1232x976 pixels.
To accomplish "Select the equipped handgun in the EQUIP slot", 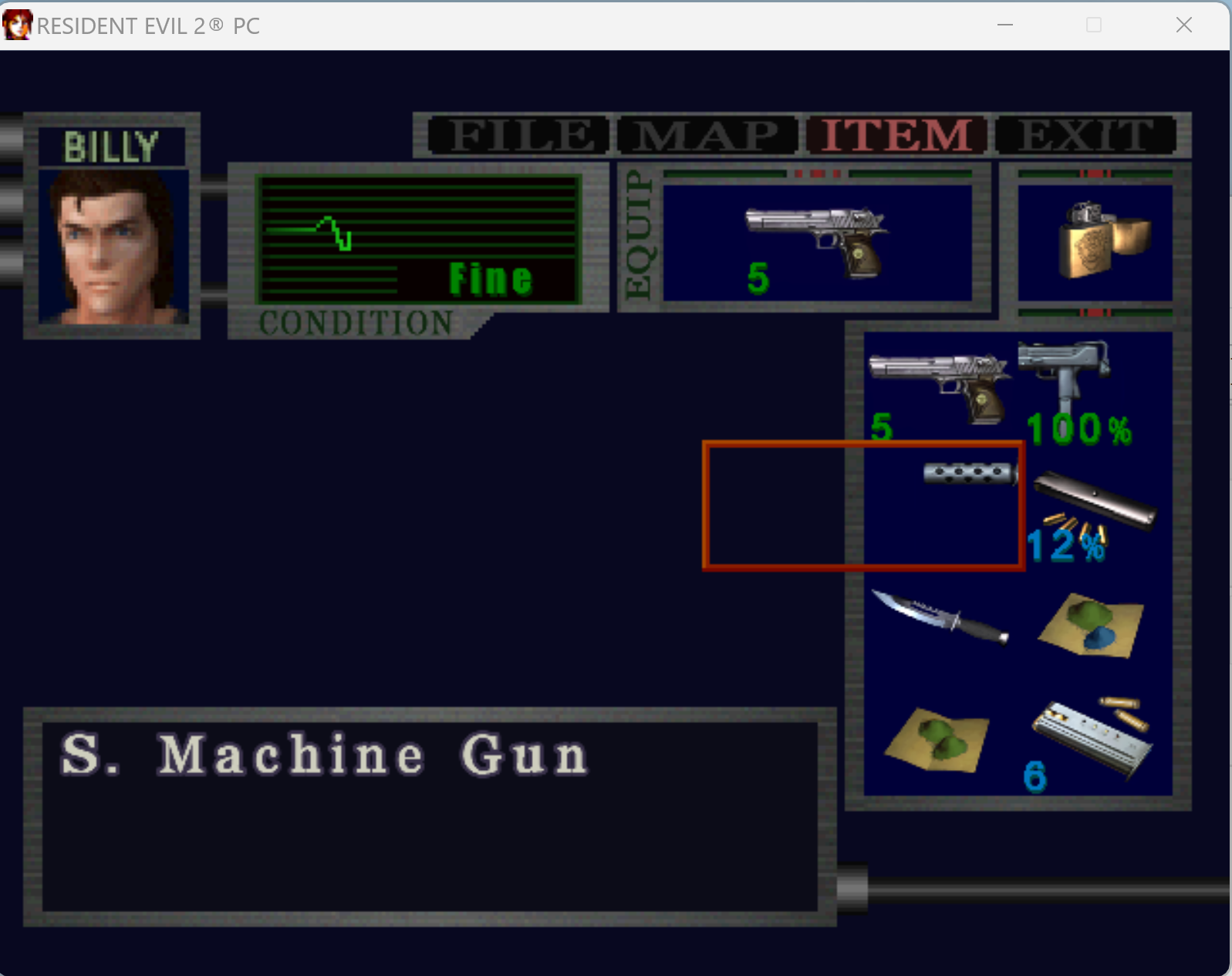I will pos(818,239).
